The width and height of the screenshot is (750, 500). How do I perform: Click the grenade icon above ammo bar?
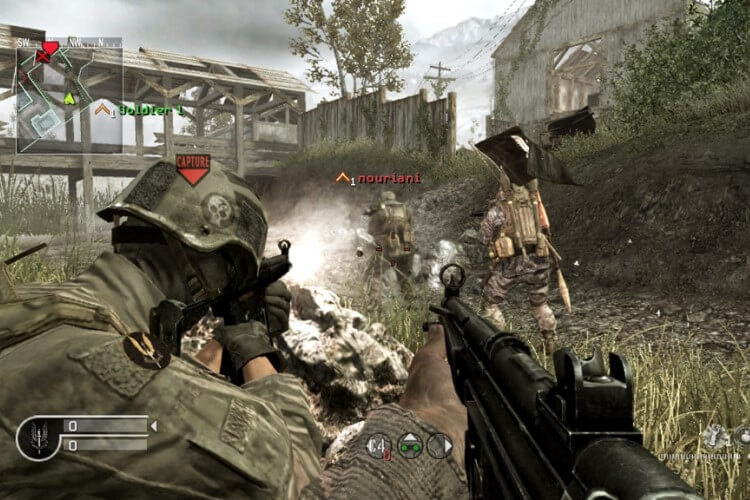[715, 435]
